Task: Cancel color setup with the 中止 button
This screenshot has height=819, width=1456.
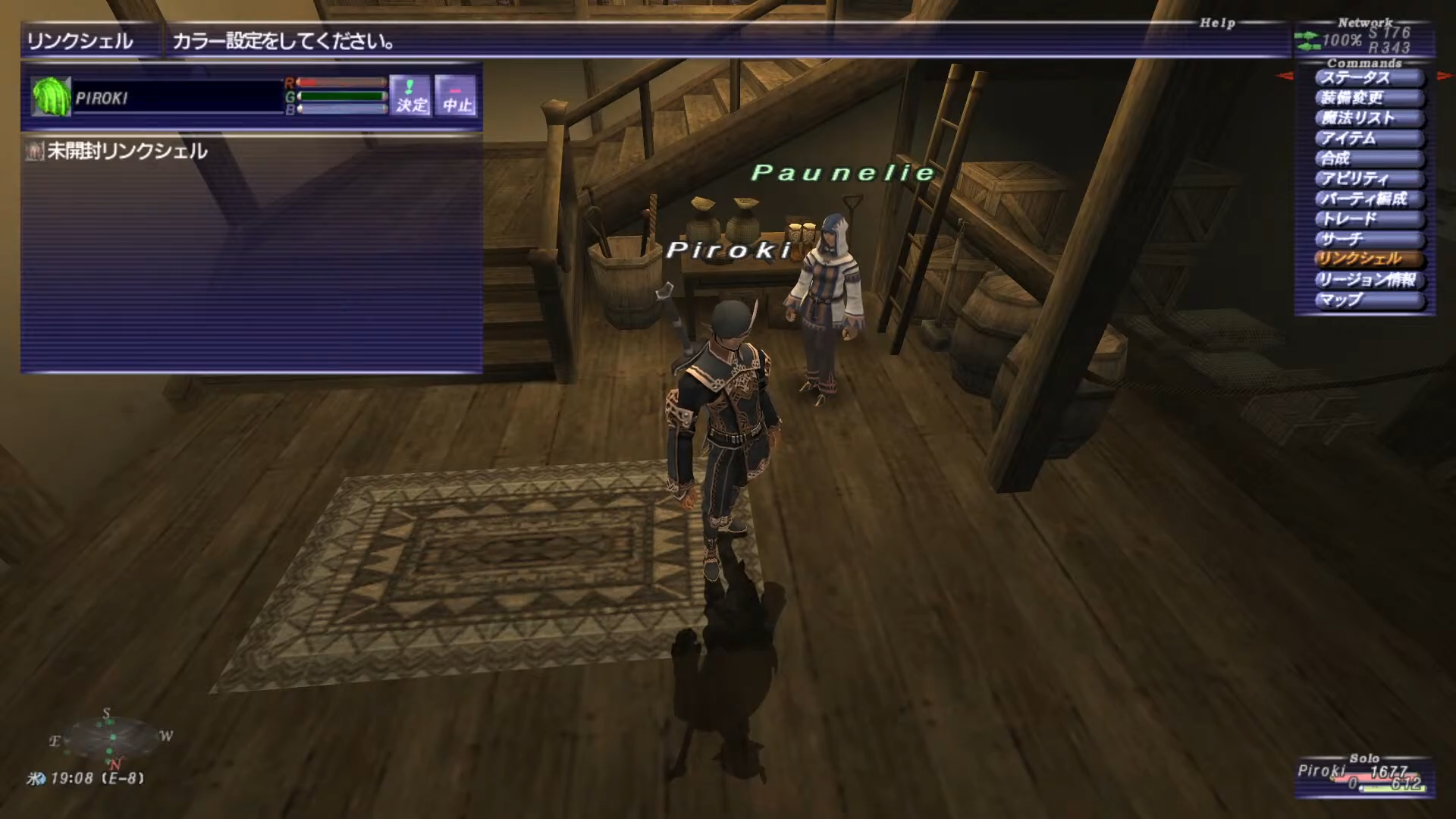Action: [x=457, y=96]
